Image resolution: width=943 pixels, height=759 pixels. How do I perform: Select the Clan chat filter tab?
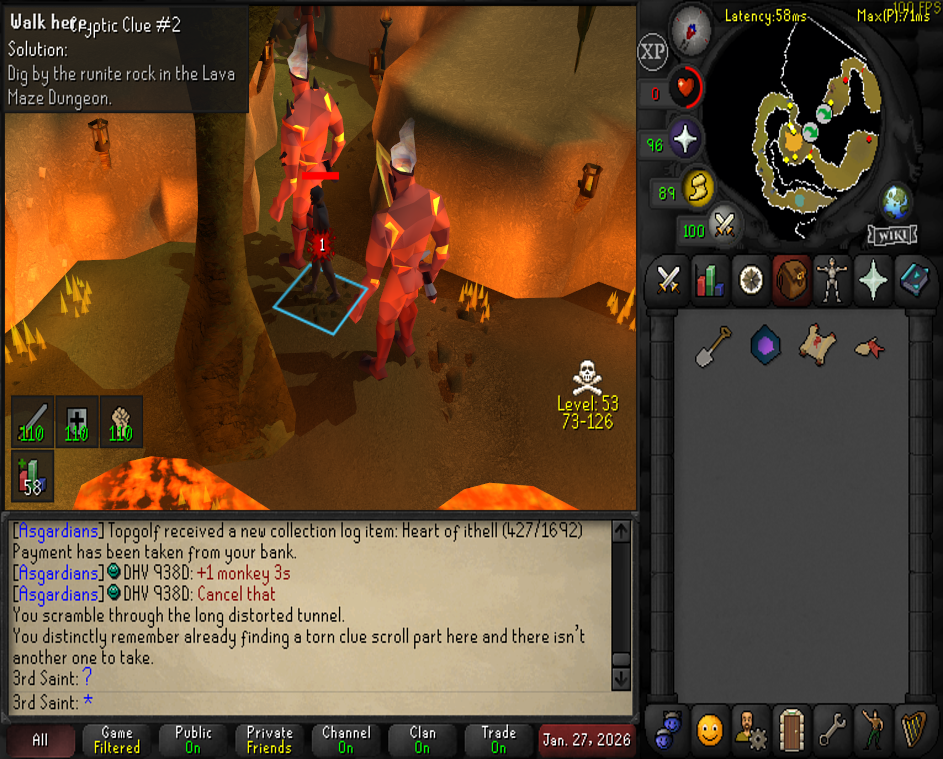[x=422, y=740]
